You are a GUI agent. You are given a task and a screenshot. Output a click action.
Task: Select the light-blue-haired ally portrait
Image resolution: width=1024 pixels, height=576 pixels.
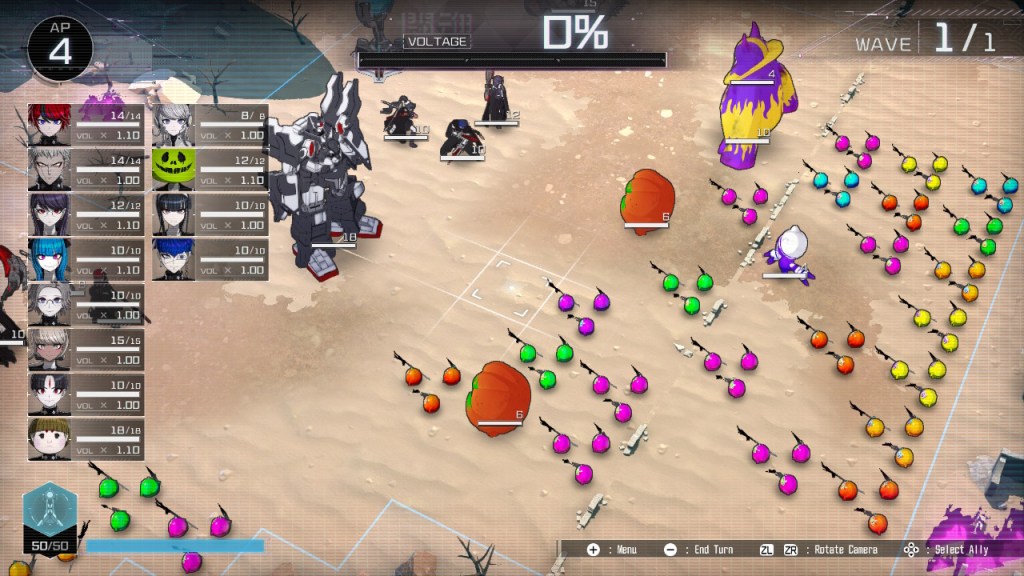pyautogui.click(x=49, y=259)
